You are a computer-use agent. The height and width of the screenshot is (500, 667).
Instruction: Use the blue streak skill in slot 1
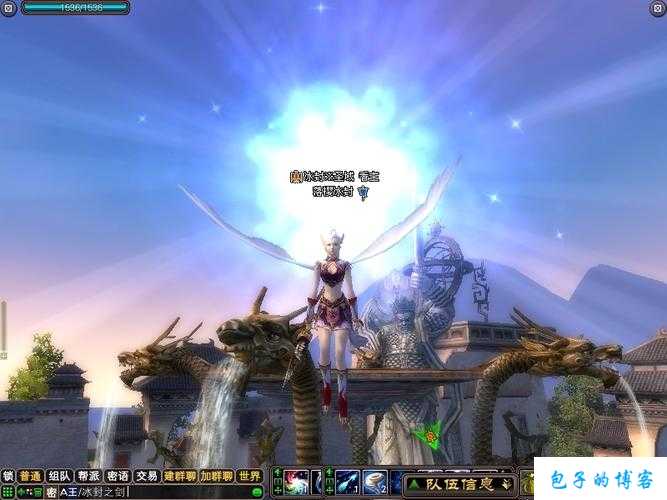347,483
